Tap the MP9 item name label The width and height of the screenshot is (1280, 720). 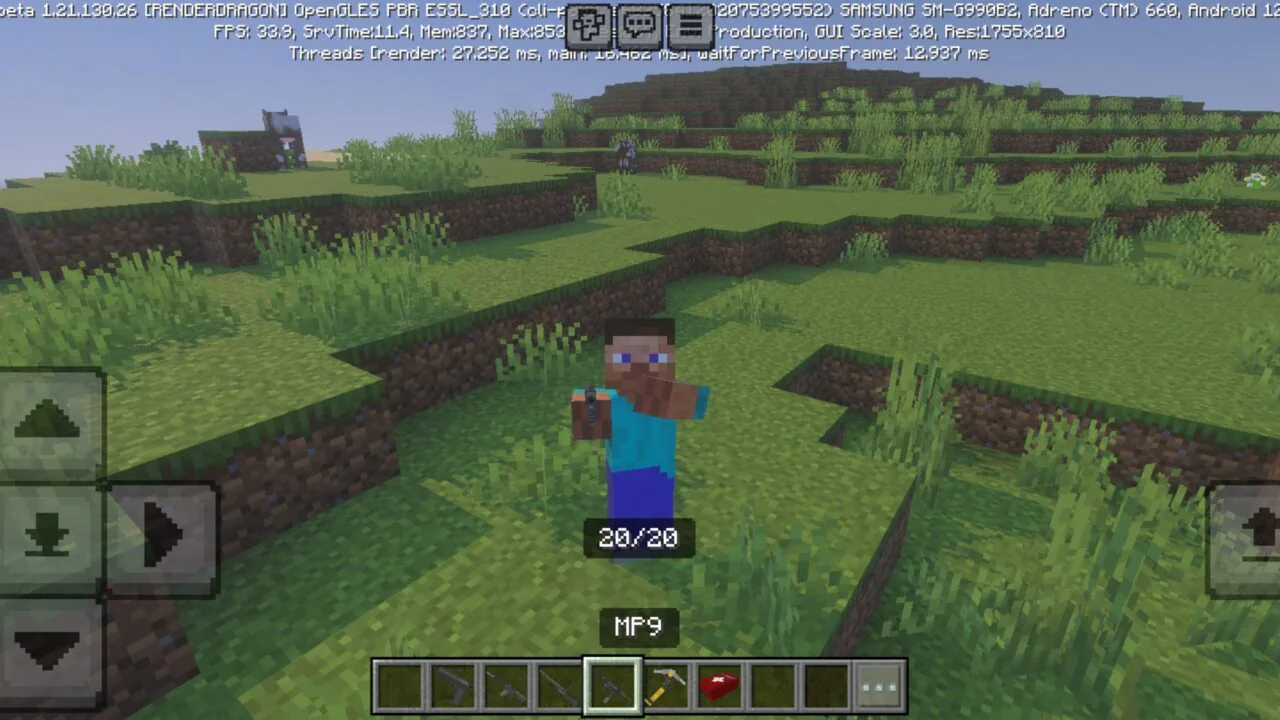pyautogui.click(x=638, y=626)
